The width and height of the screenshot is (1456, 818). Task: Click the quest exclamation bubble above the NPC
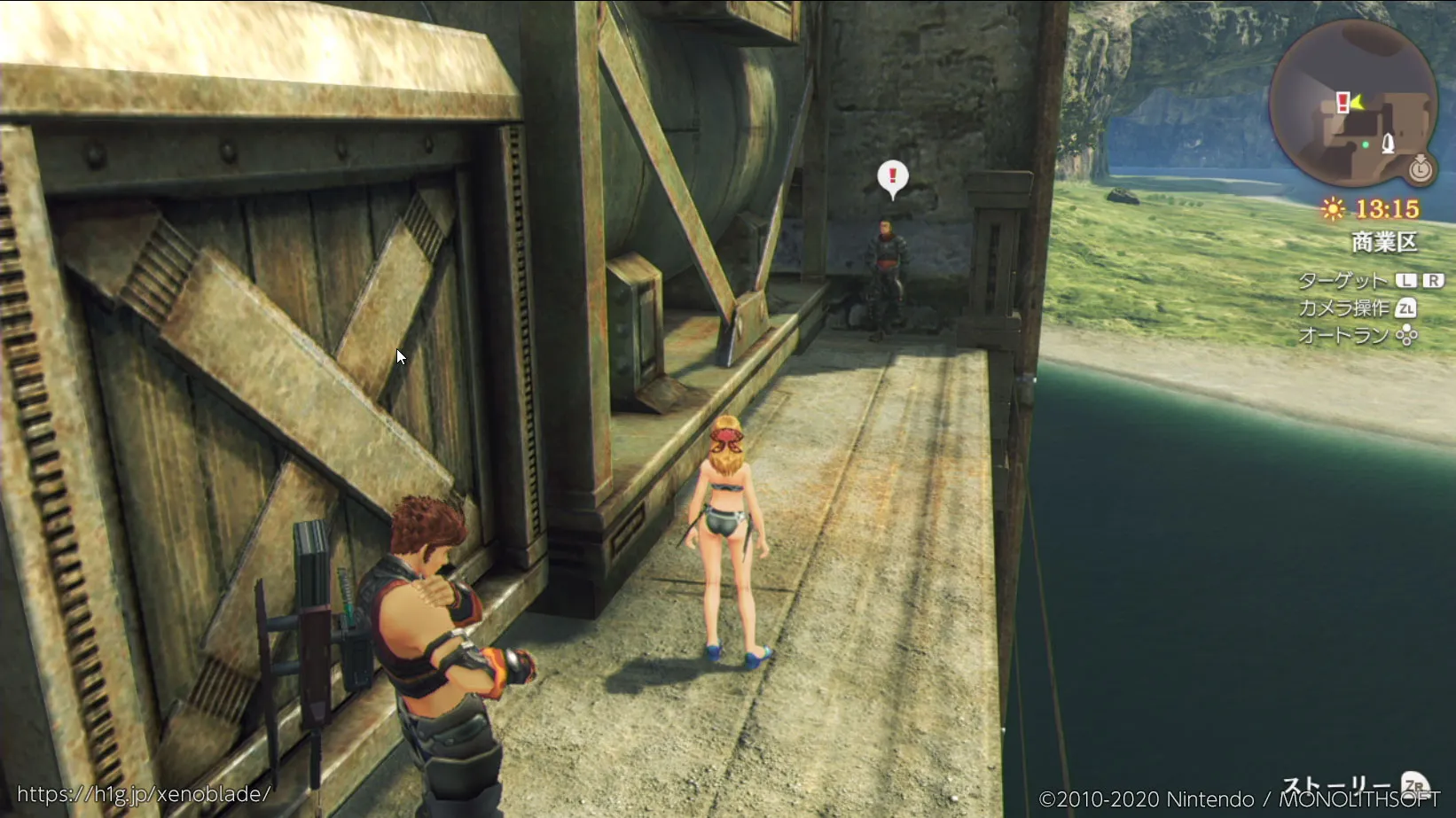[x=892, y=177]
